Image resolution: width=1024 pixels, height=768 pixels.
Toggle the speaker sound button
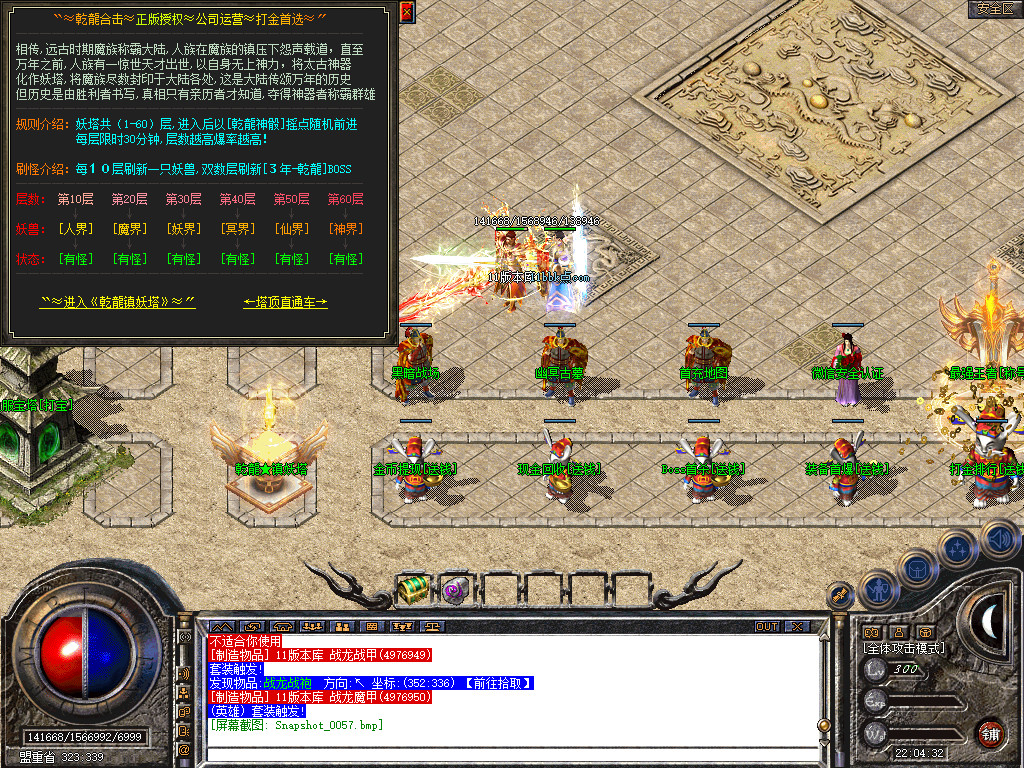(999, 538)
